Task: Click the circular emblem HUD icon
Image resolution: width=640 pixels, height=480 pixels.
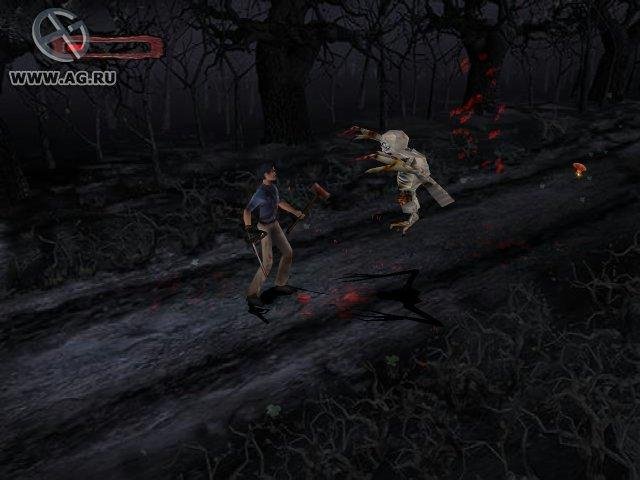Action: click(x=58, y=39)
